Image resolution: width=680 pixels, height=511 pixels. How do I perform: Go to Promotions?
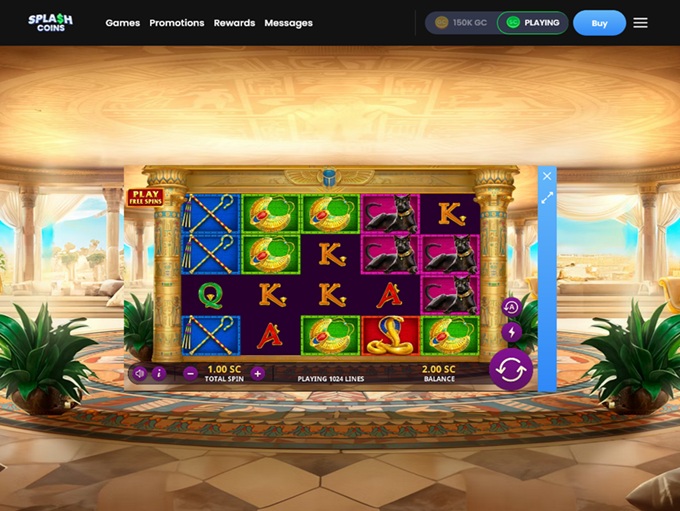pos(177,23)
